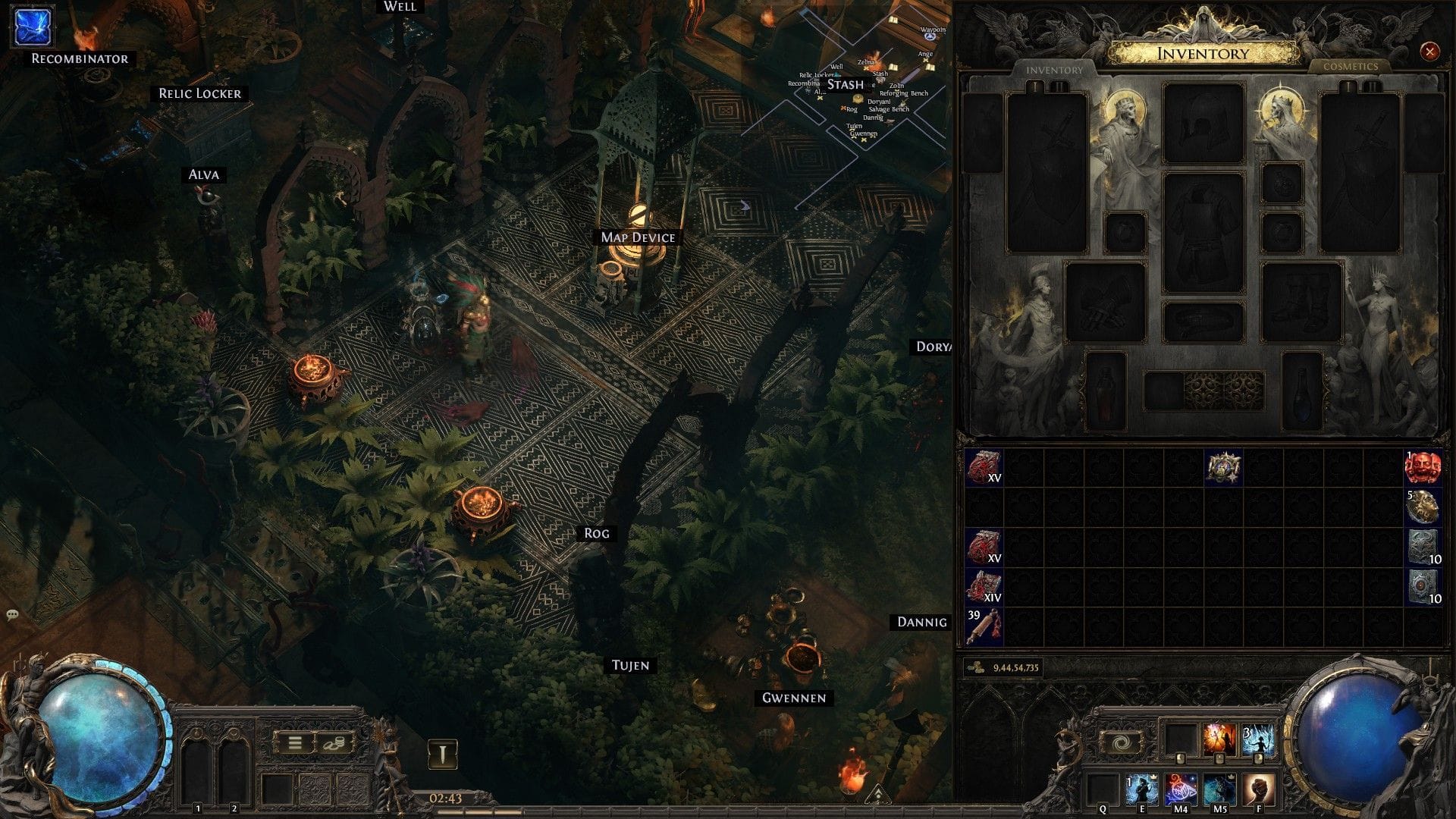This screenshot has width=1456, height=819.
Task: Click the swirling portal icon on the skill bar
Action: [x=1121, y=743]
